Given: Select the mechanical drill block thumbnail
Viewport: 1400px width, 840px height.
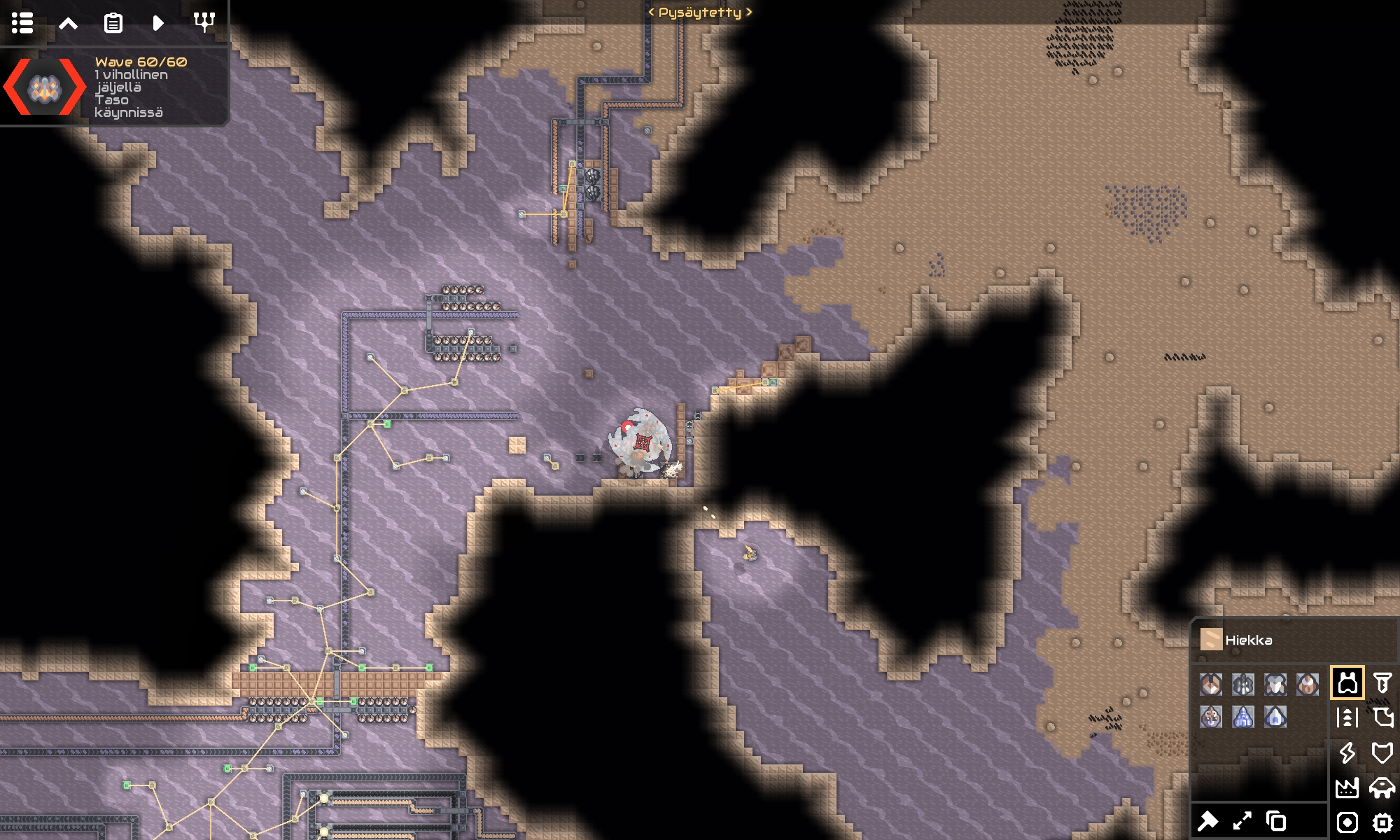Looking at the screenshot, I should pos(1211,685).
